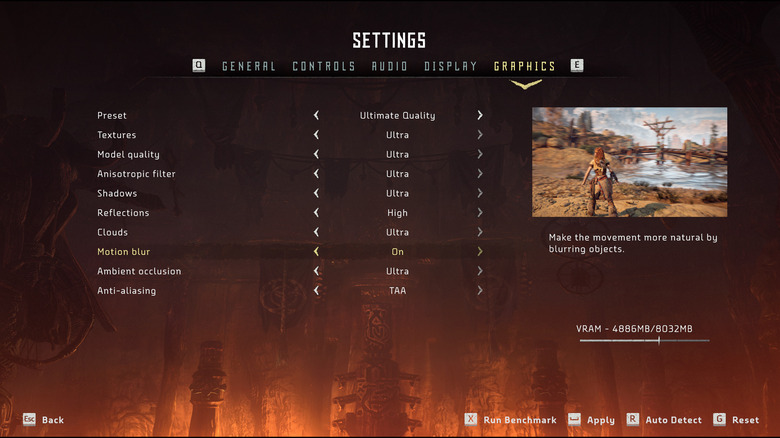This screenshot has height=438, width=780.
Task: Click the right arrow next to Preset
Action: [480, 116]
